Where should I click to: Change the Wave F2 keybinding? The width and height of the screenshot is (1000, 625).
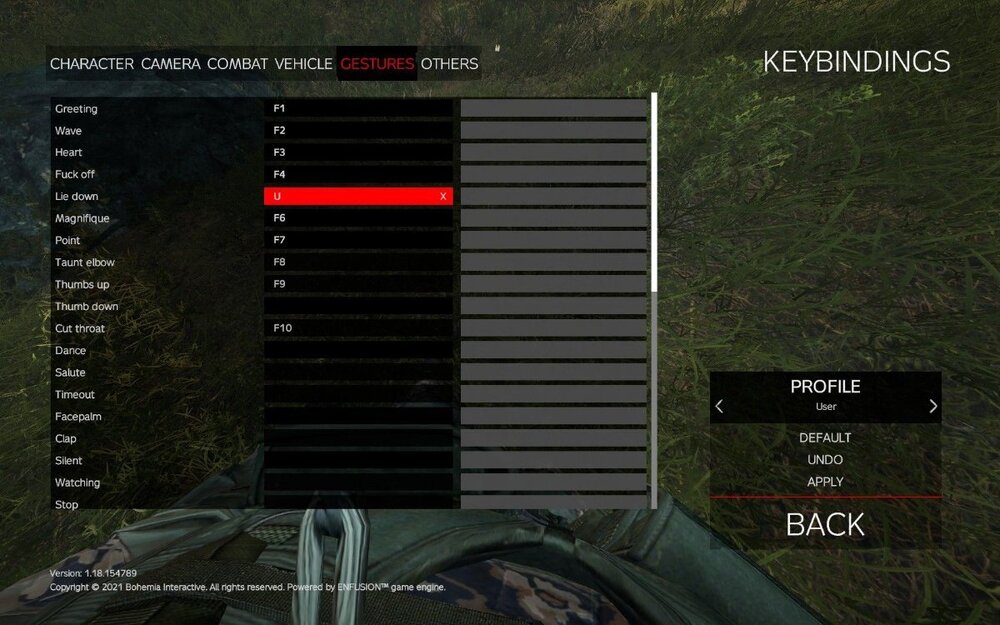pos(357,131)
